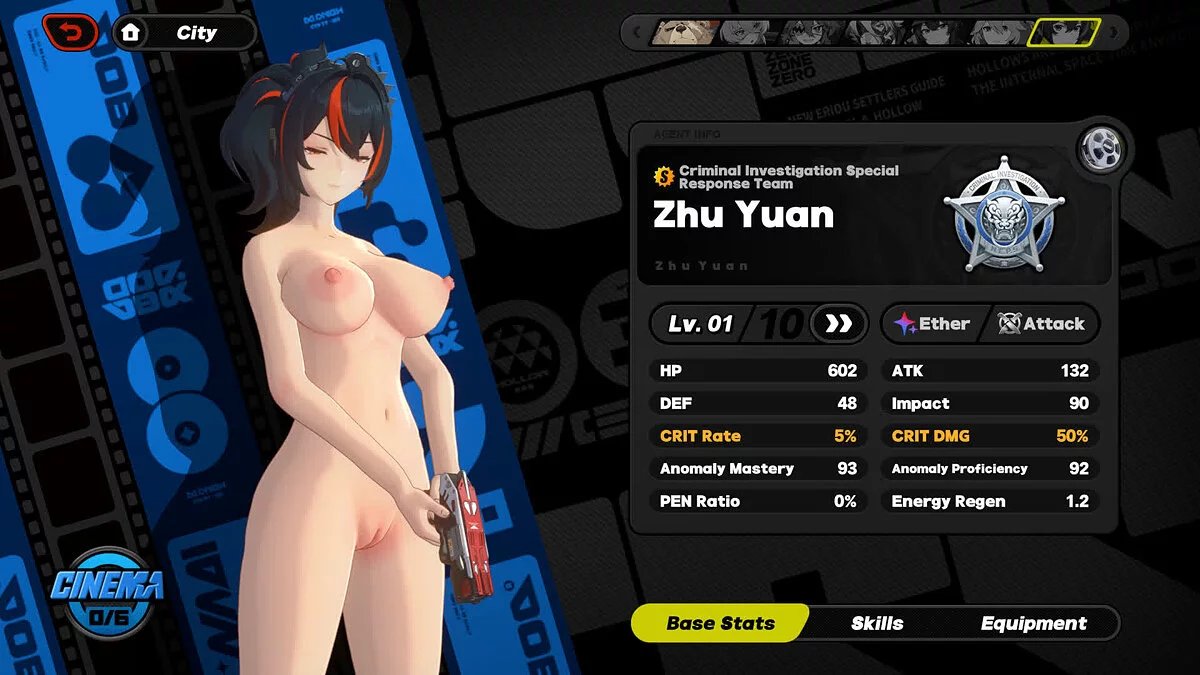Show the Attack specialty details

(x=1042, y=324)
